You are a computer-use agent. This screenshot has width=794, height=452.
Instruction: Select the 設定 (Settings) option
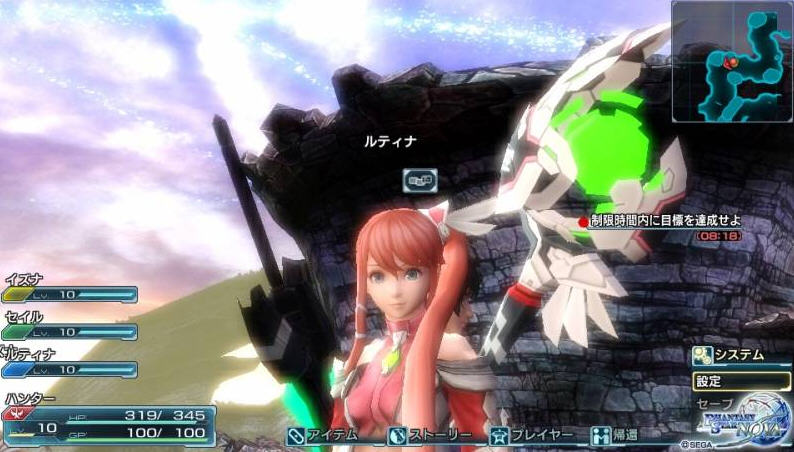(740, 381)
